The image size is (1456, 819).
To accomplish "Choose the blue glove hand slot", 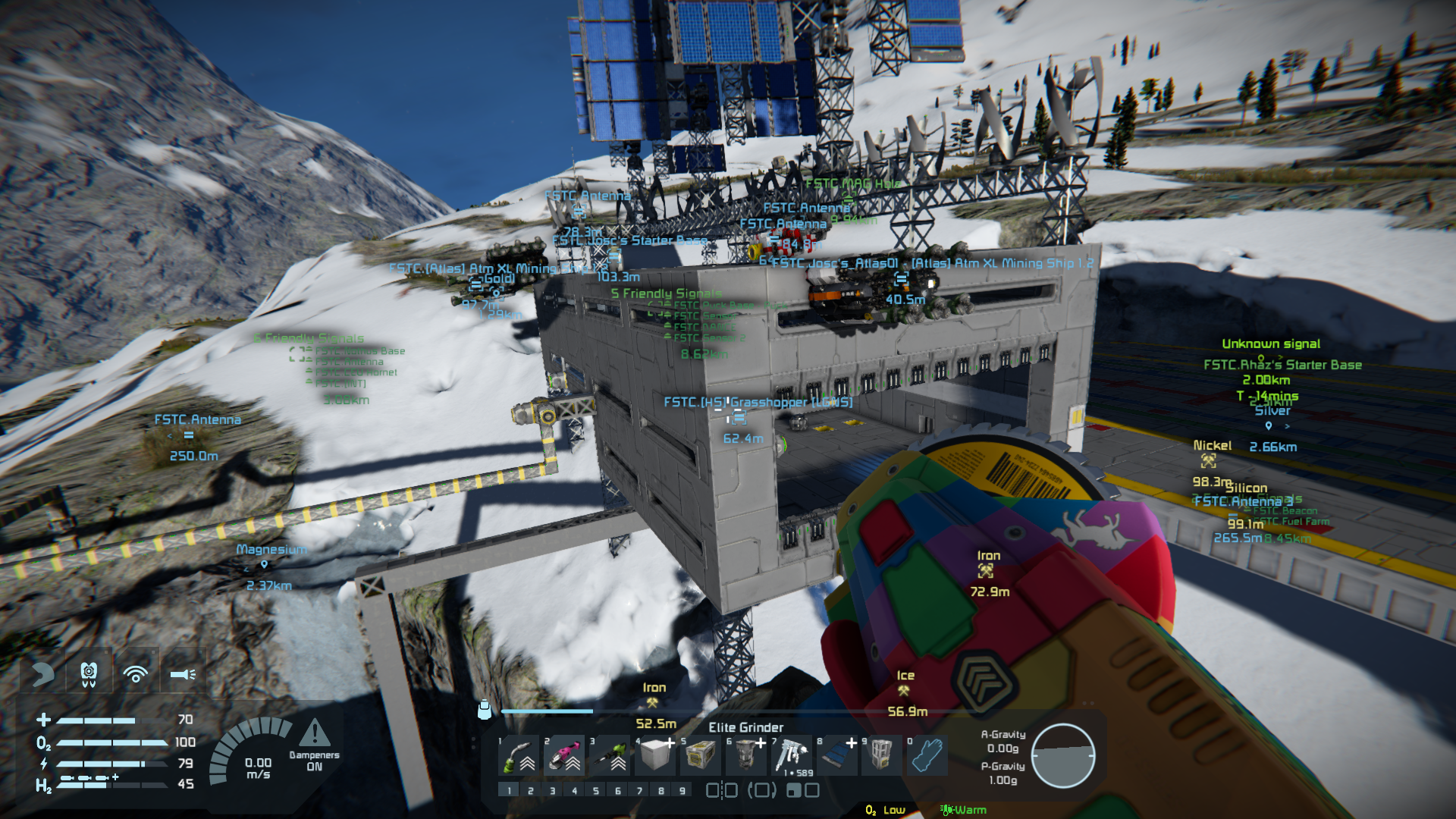I will click(x=927, y=755).
